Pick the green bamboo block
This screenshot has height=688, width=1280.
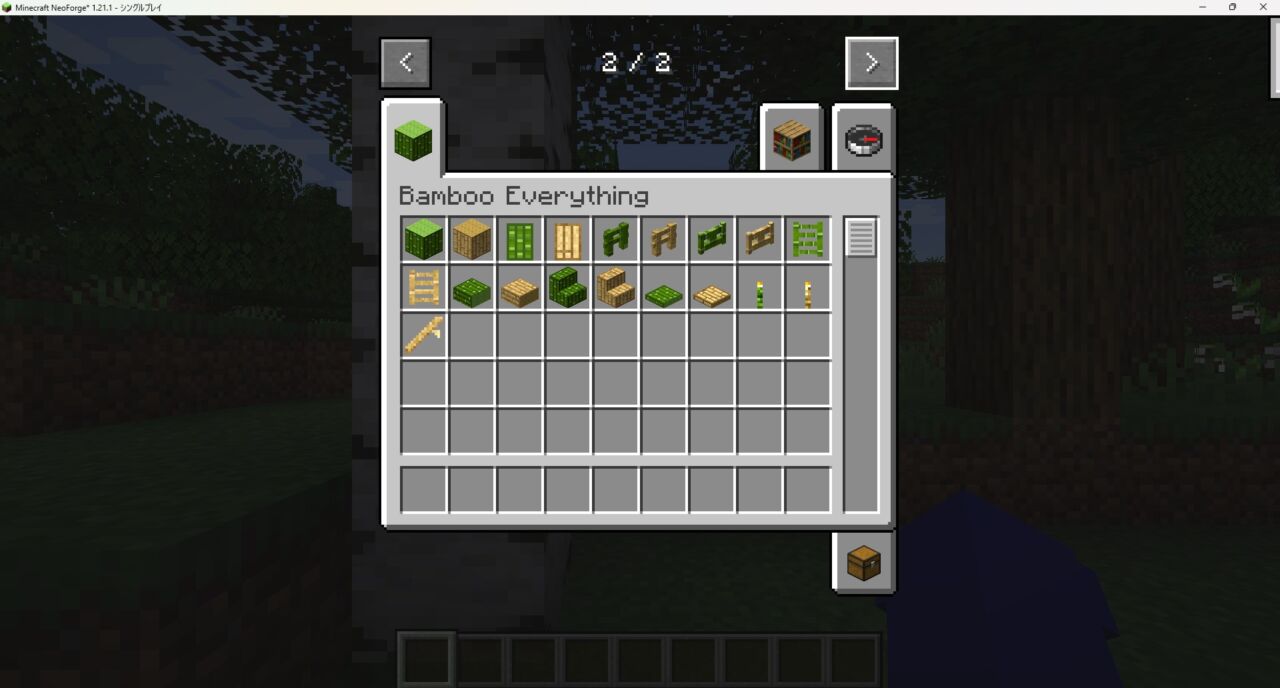coord(424,240)
